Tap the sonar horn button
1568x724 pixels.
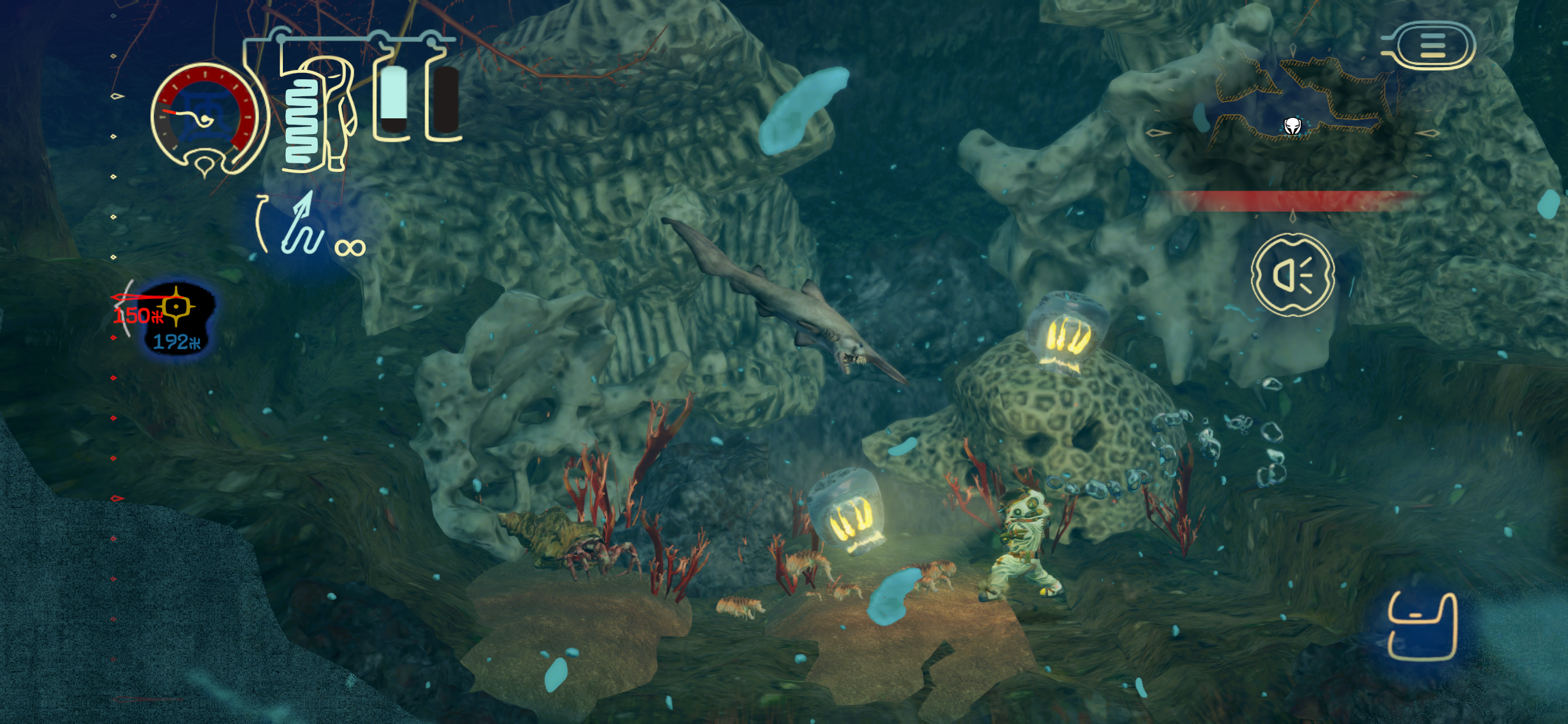1292,275
